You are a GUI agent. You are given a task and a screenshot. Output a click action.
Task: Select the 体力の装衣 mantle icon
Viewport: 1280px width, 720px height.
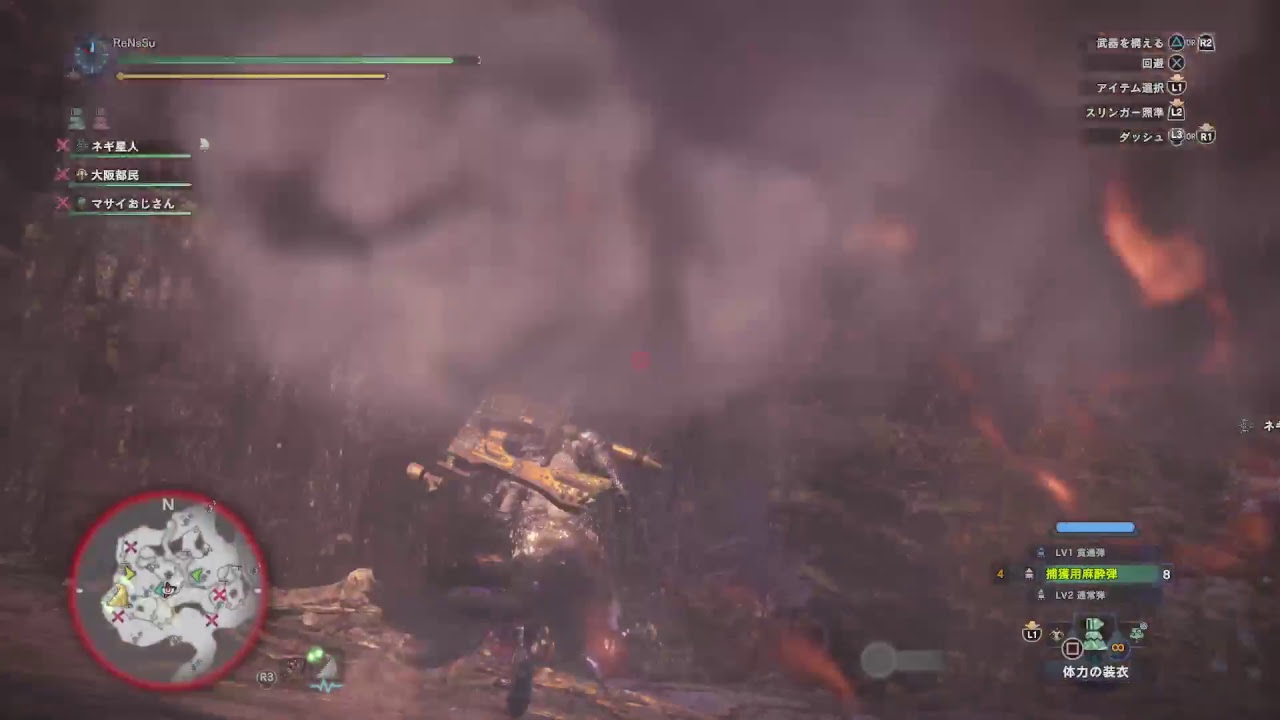1094,637
